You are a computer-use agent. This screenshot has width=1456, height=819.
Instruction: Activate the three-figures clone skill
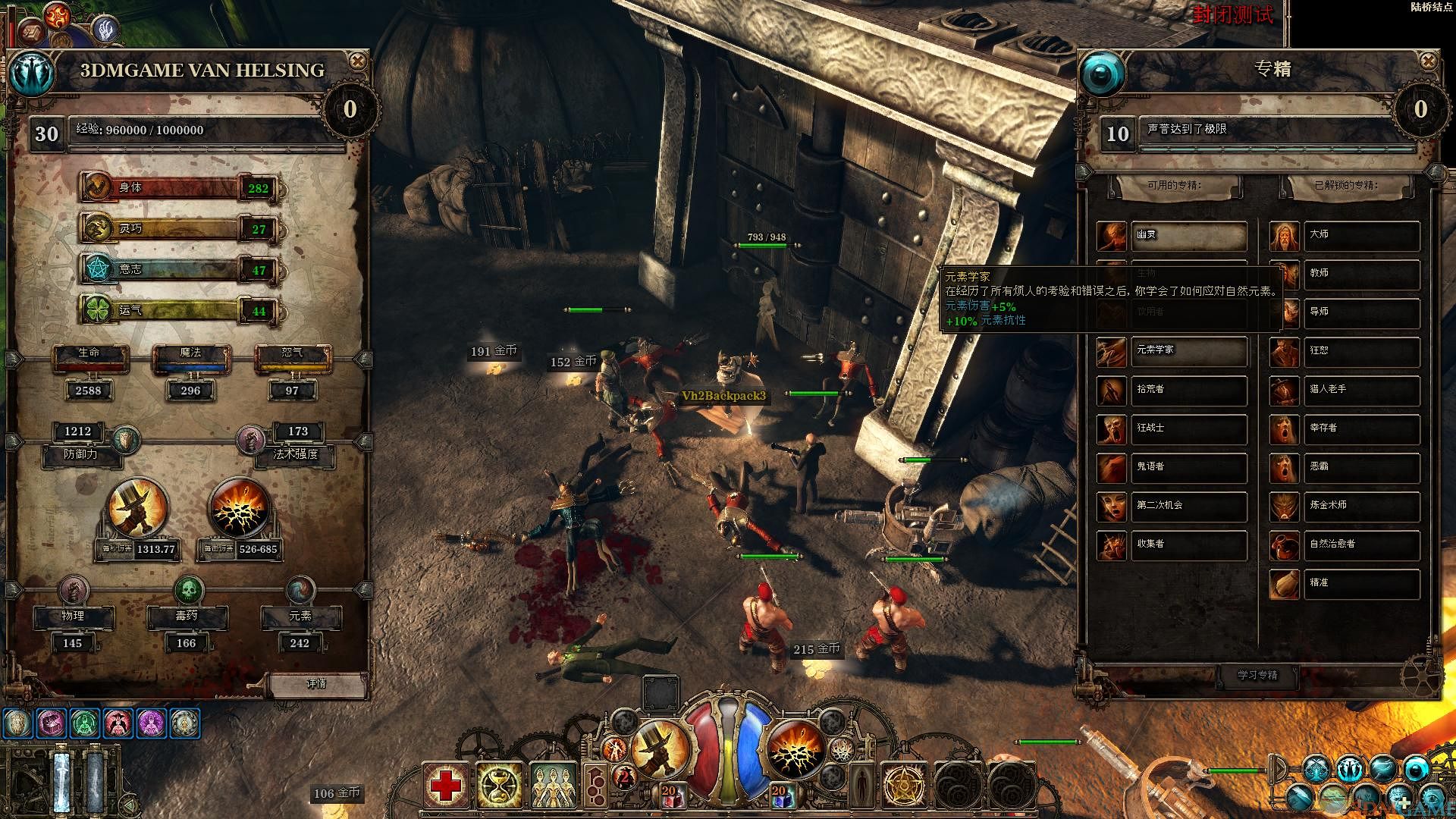554,786
